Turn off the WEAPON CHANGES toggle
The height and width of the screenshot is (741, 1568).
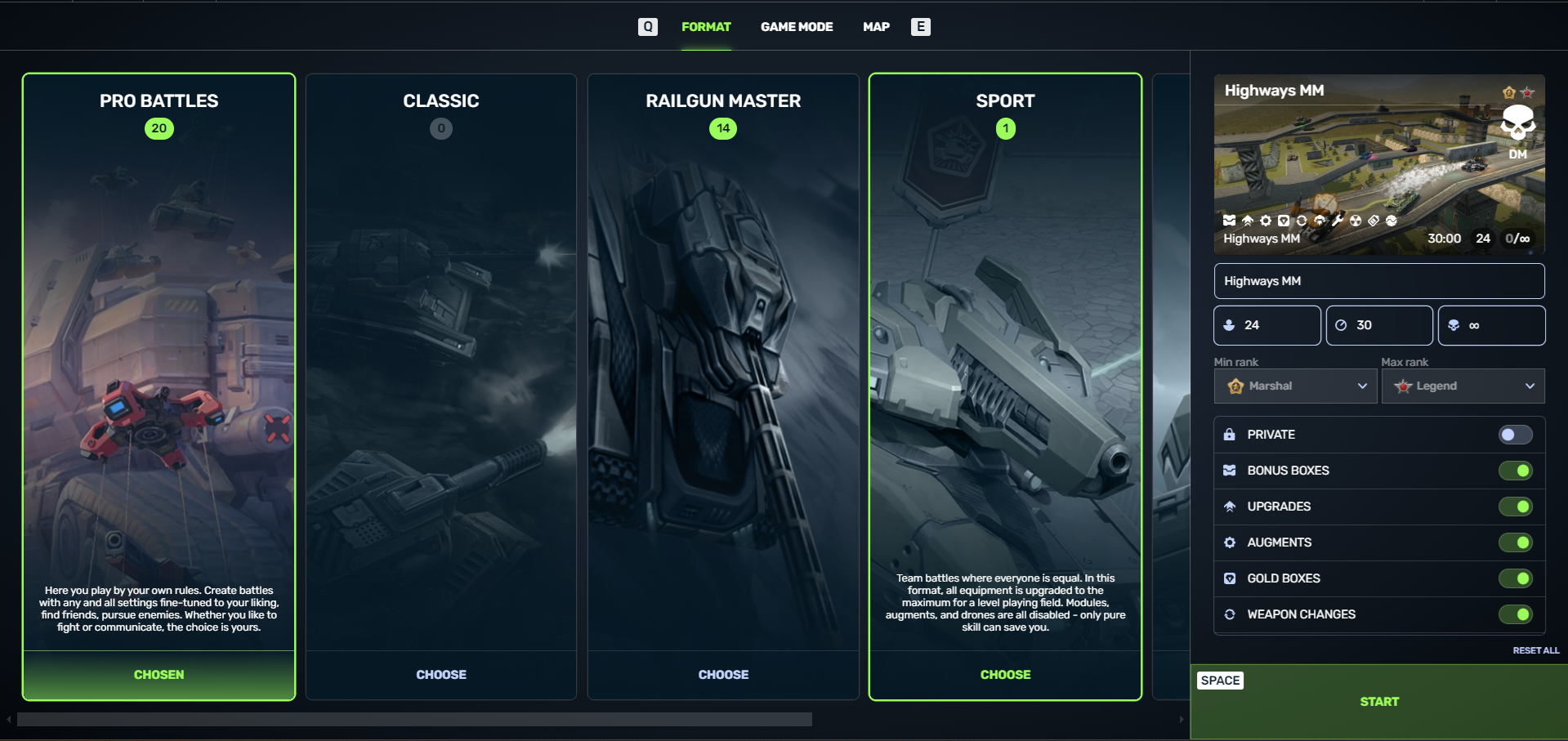(x=1516, y=614)
